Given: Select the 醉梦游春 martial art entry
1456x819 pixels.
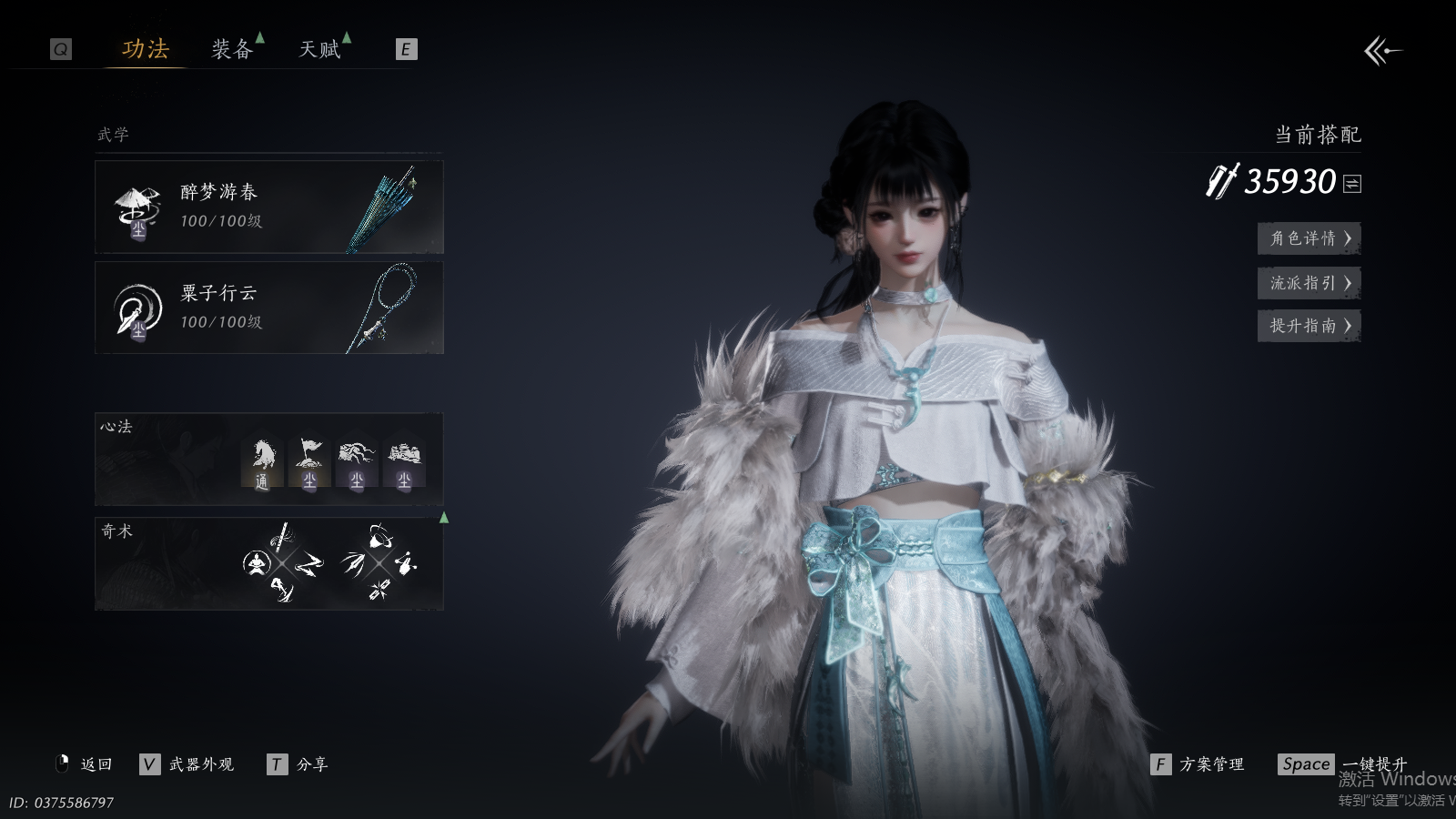Looking at the screenshot, I should pyautogui.click(x=269, y=207).
